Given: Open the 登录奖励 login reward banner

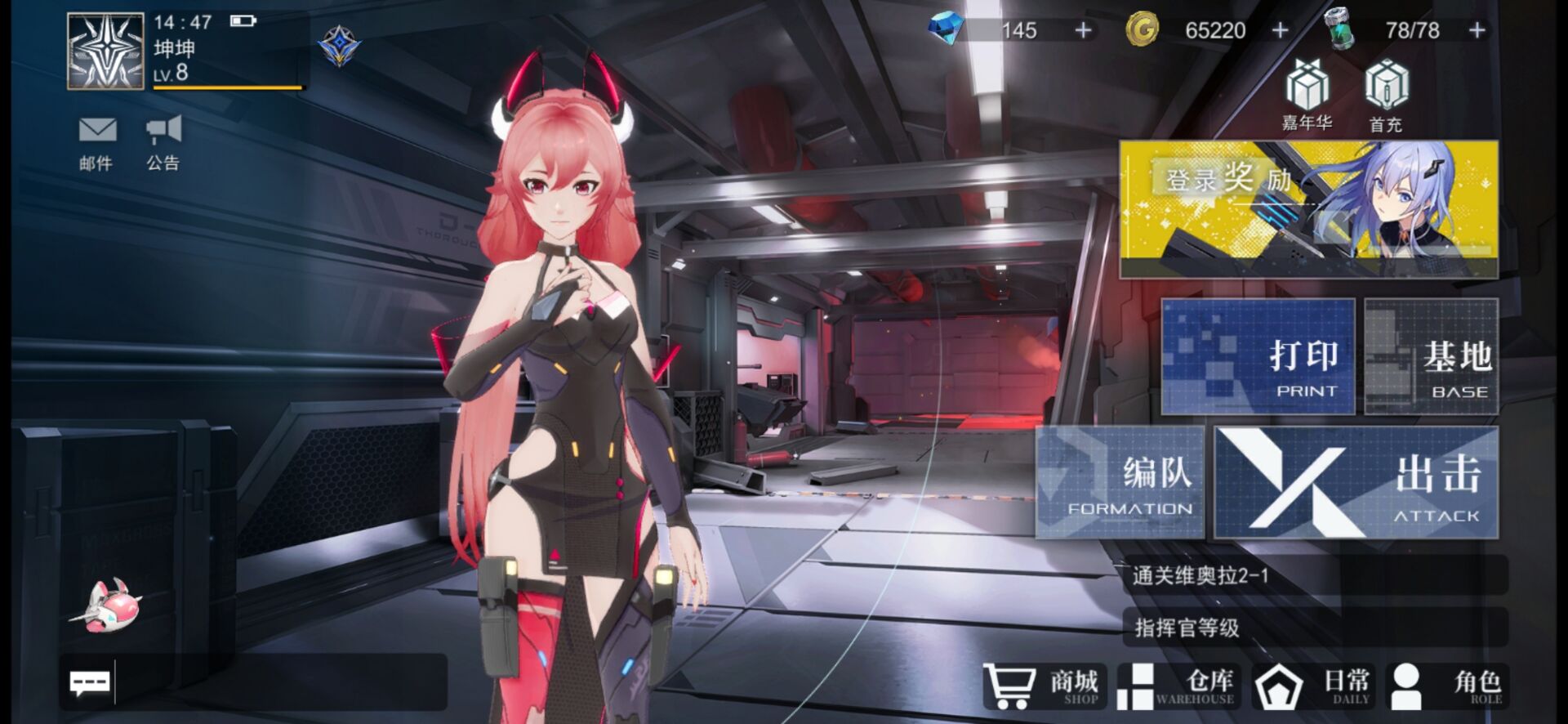Looking at the screenshot, I should 1308,209.
